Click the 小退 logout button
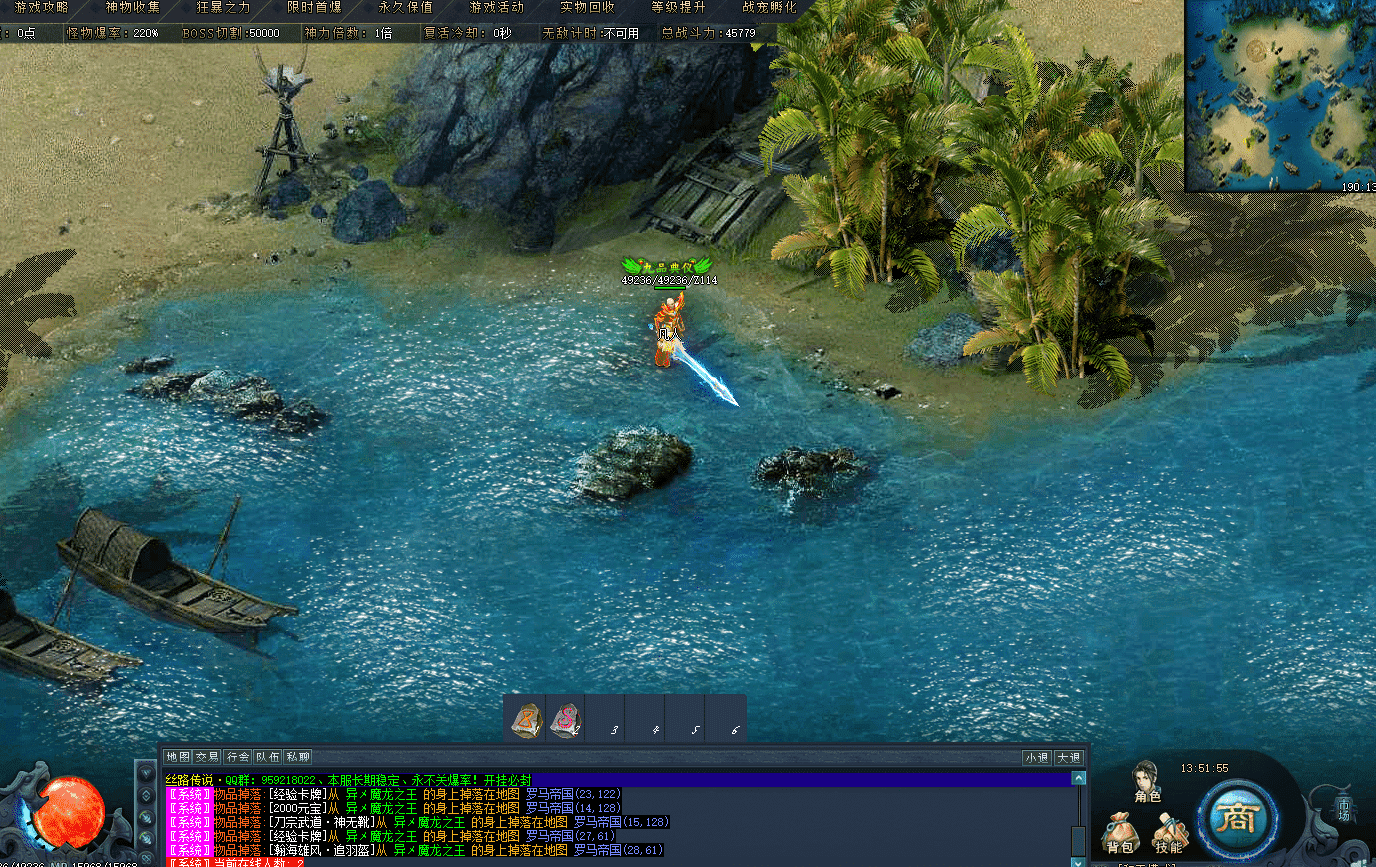This screenshot has width=1376, height=867. pos(1036,757)
